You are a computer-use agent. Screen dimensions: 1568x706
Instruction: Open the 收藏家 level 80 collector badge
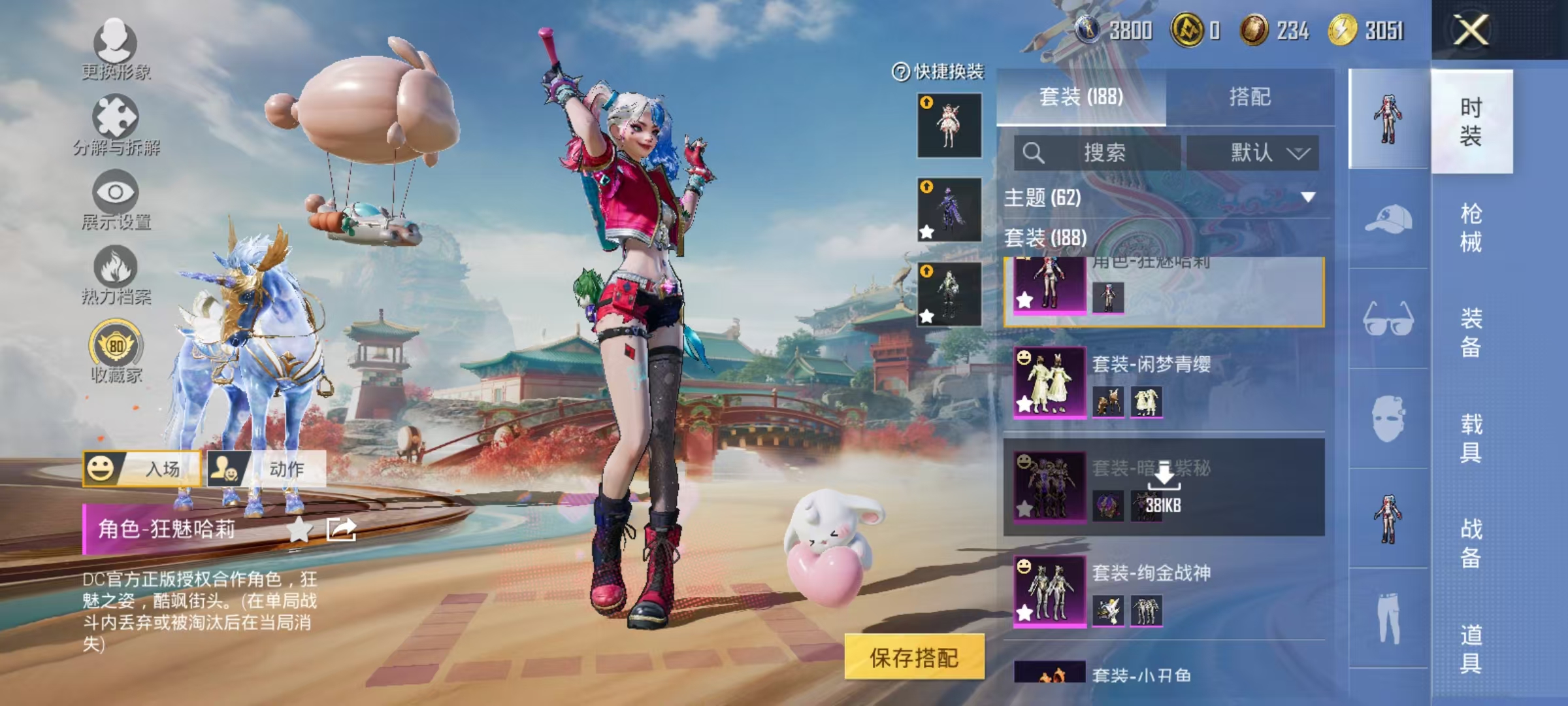pyautogui.click(x=116, y=343)
